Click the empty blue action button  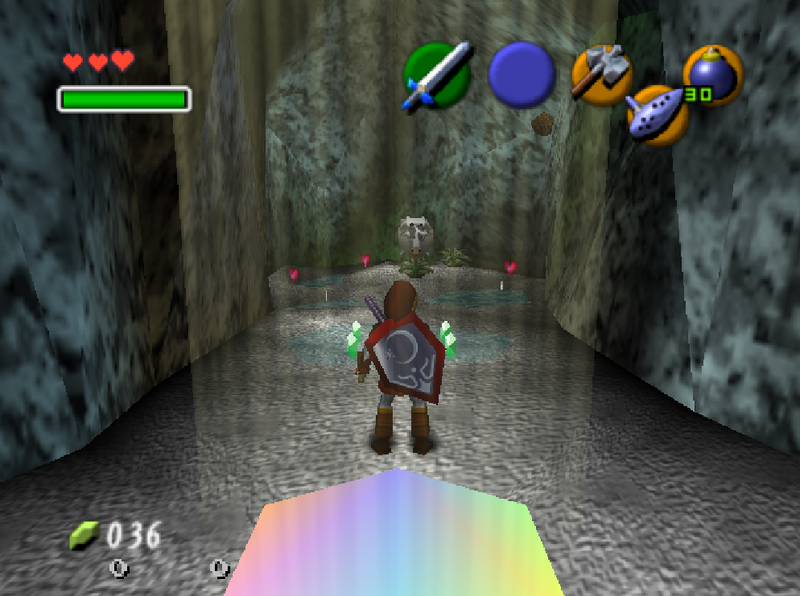(x=522, y=75)
